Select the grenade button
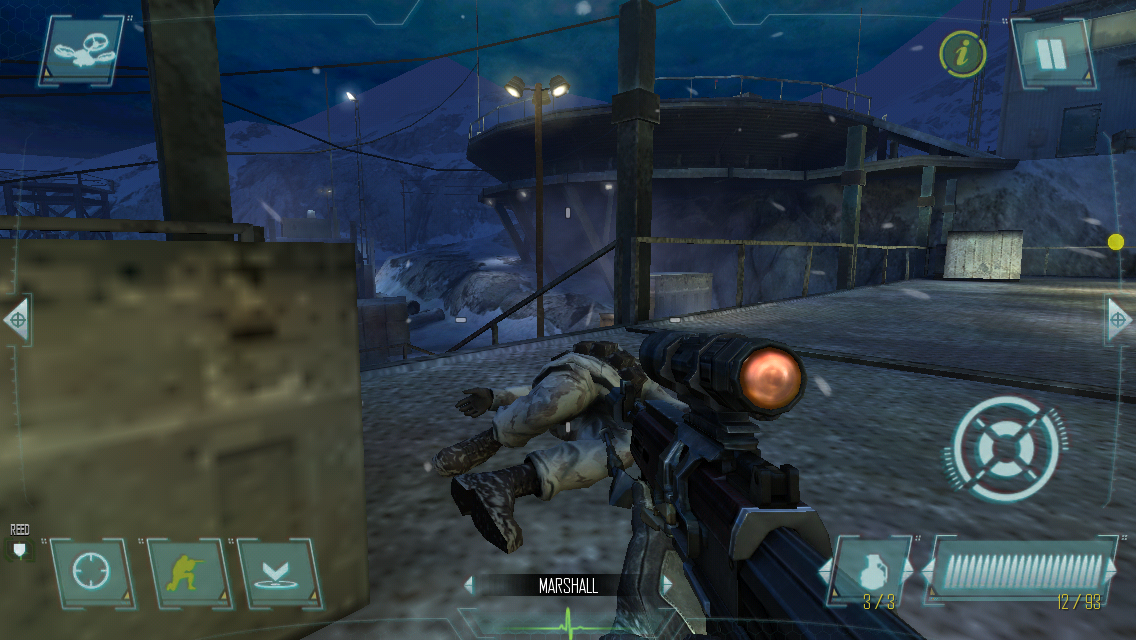This screenshot has height=640, width=1136. coord(871,573)
